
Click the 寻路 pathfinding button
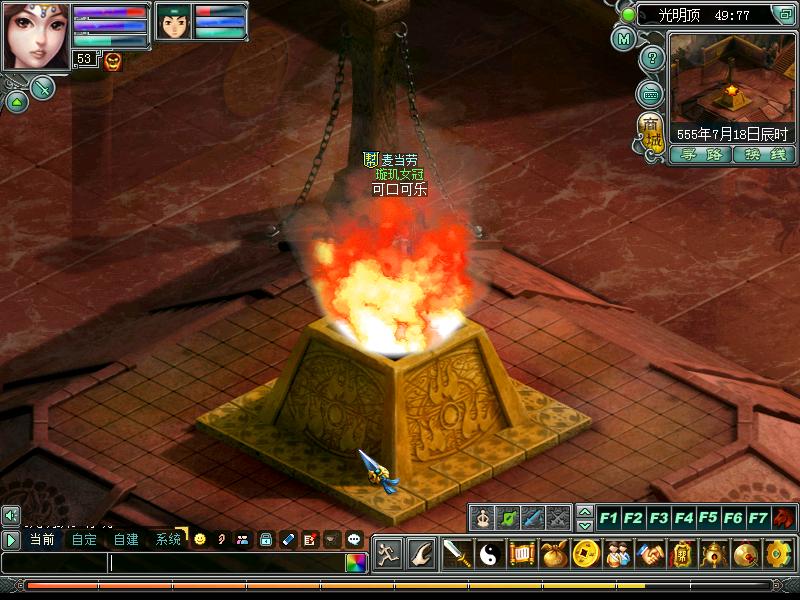tap(700, 155)
